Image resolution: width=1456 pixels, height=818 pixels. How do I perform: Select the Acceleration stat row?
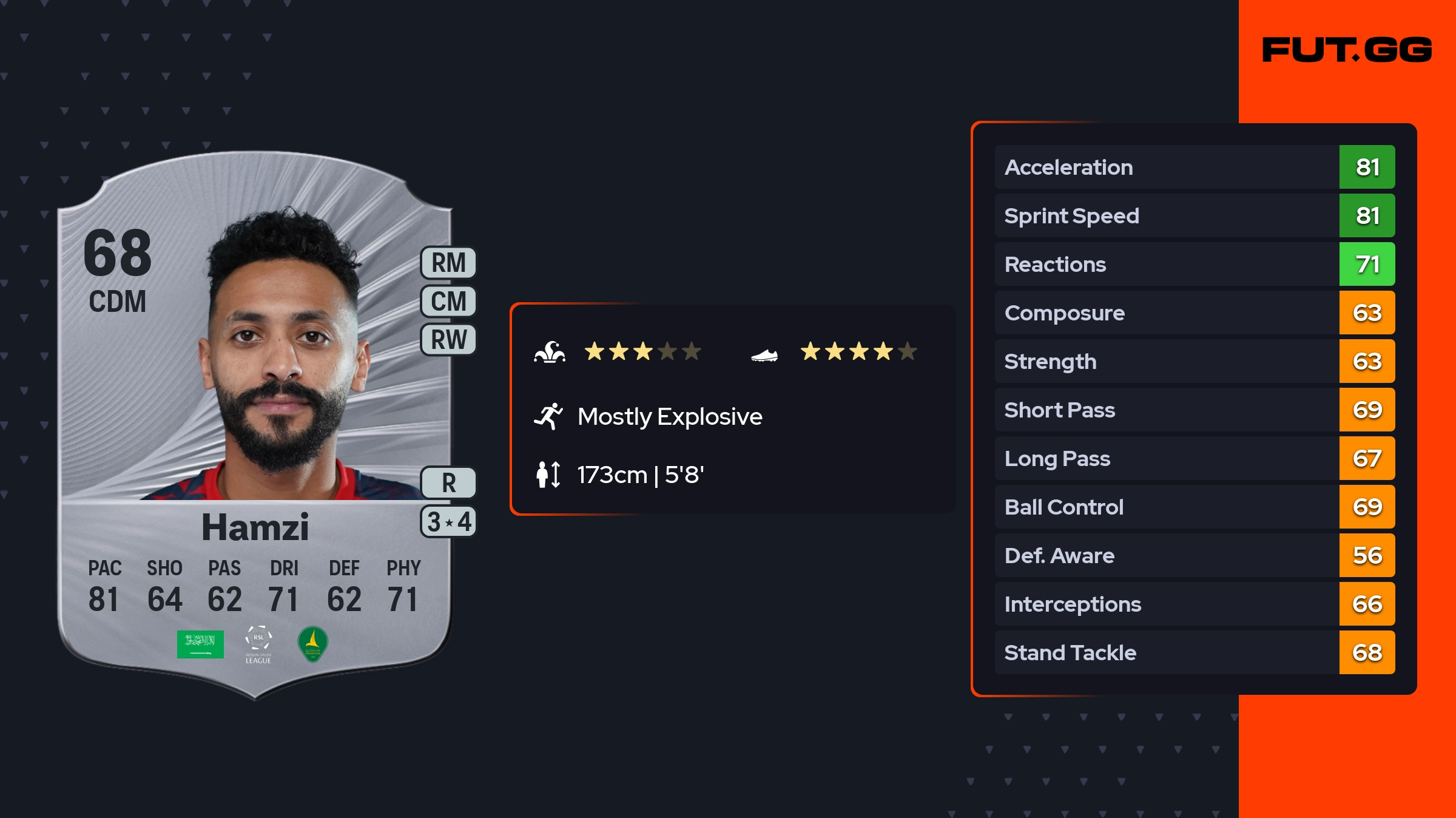pyautogui.click(x=1194, y=167)
